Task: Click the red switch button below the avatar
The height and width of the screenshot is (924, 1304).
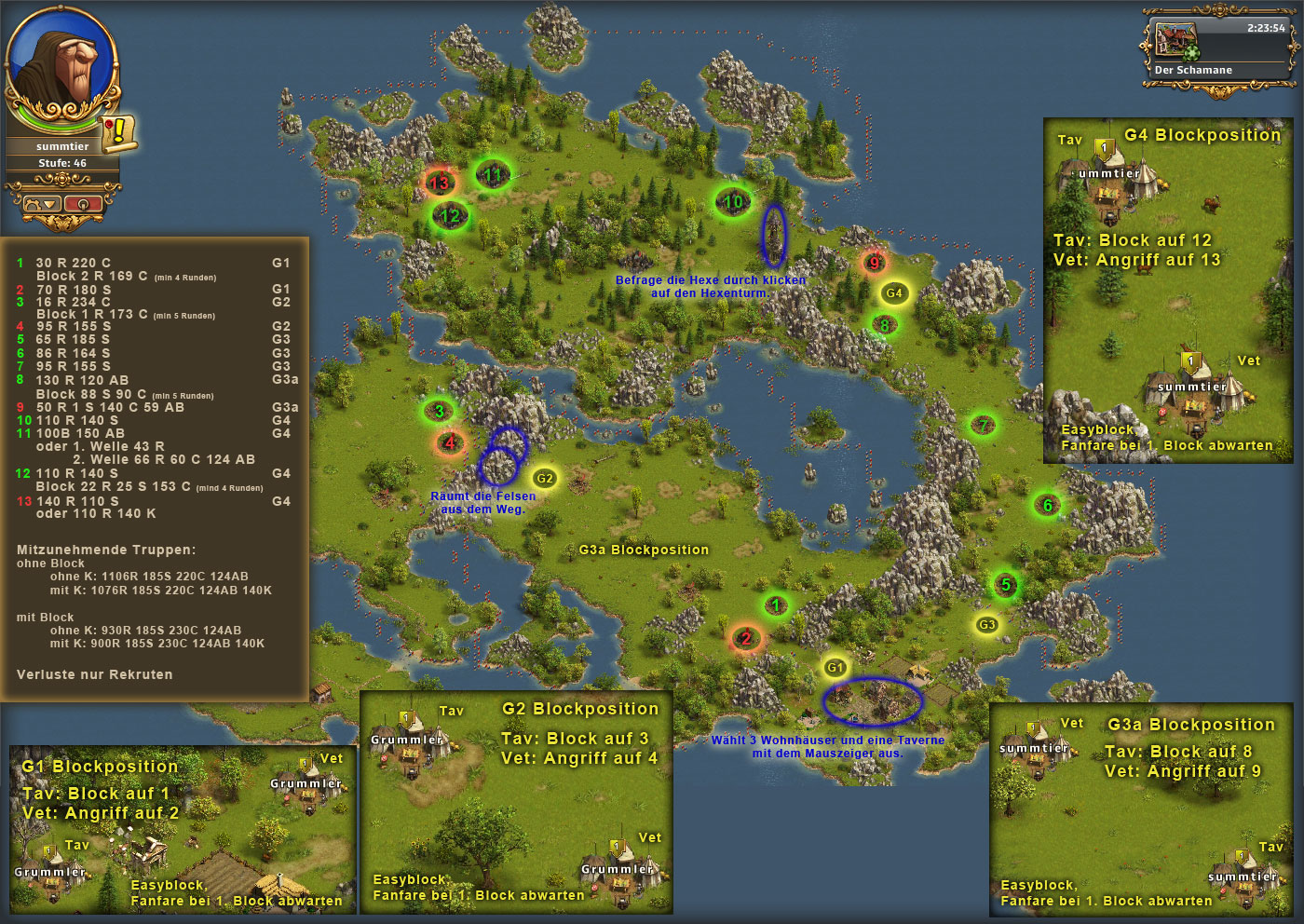Action: (x=82, y=203)
